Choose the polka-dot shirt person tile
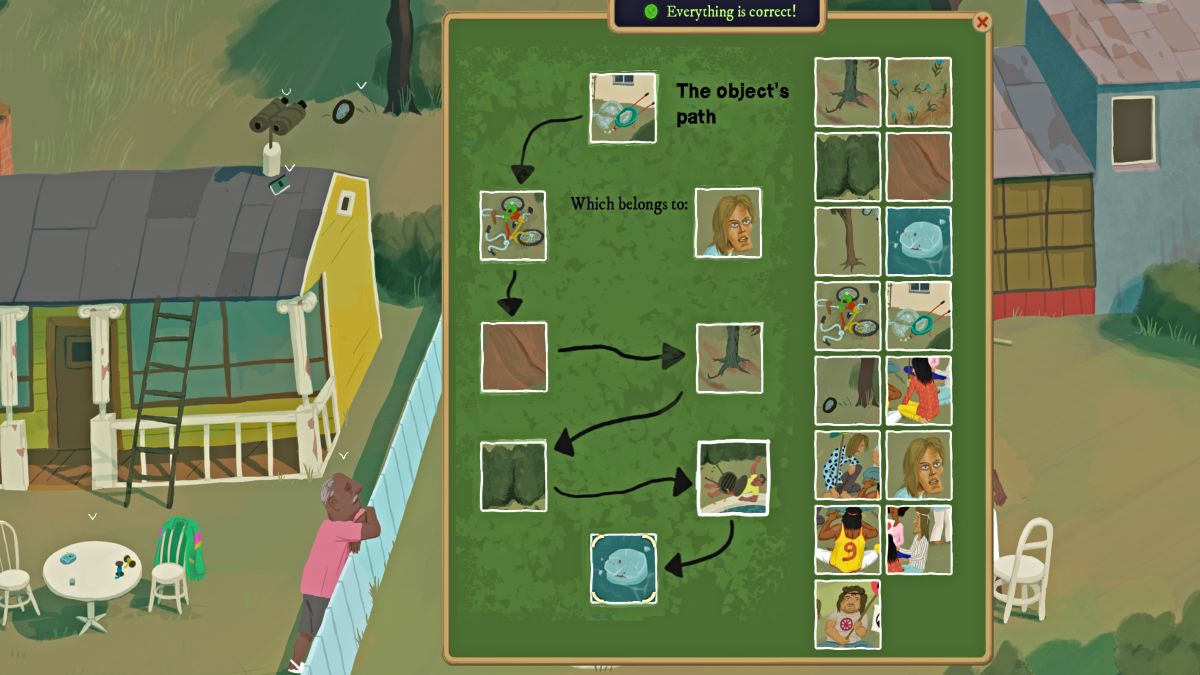 tap(847, 465)
